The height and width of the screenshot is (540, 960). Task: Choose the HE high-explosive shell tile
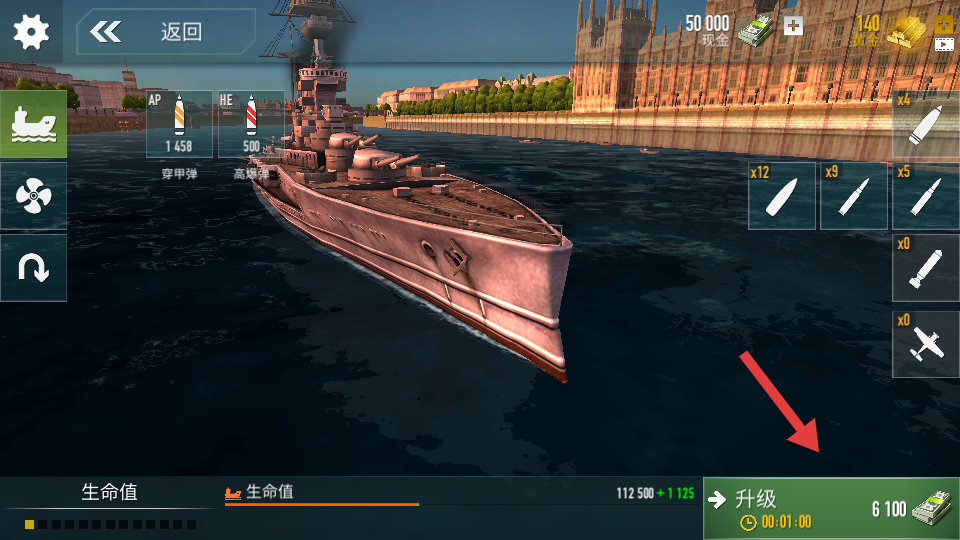coord(250,124)
